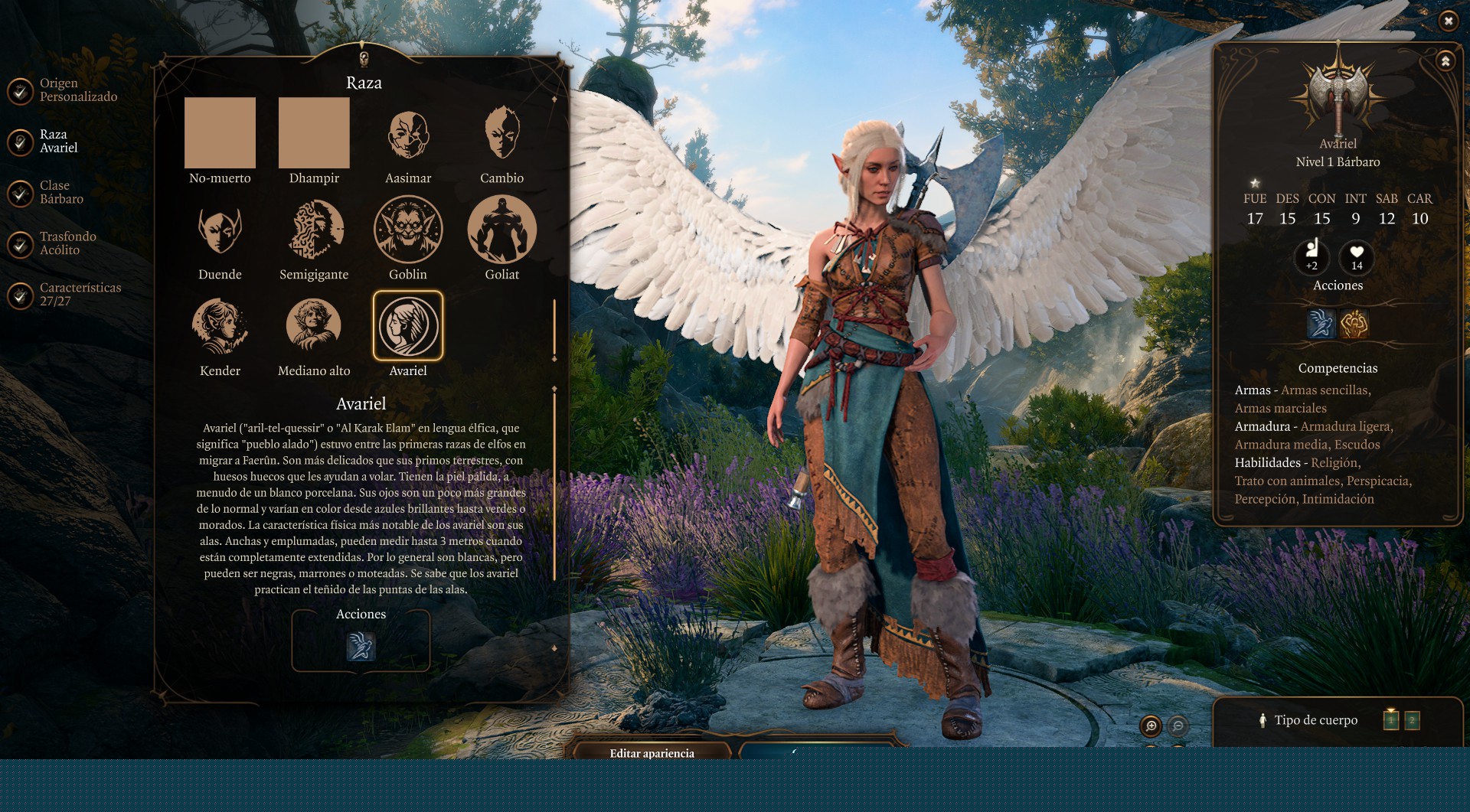Zoom out the character preview
The width and height of the screenshot is (1470, 812).
coord(1178,726)
